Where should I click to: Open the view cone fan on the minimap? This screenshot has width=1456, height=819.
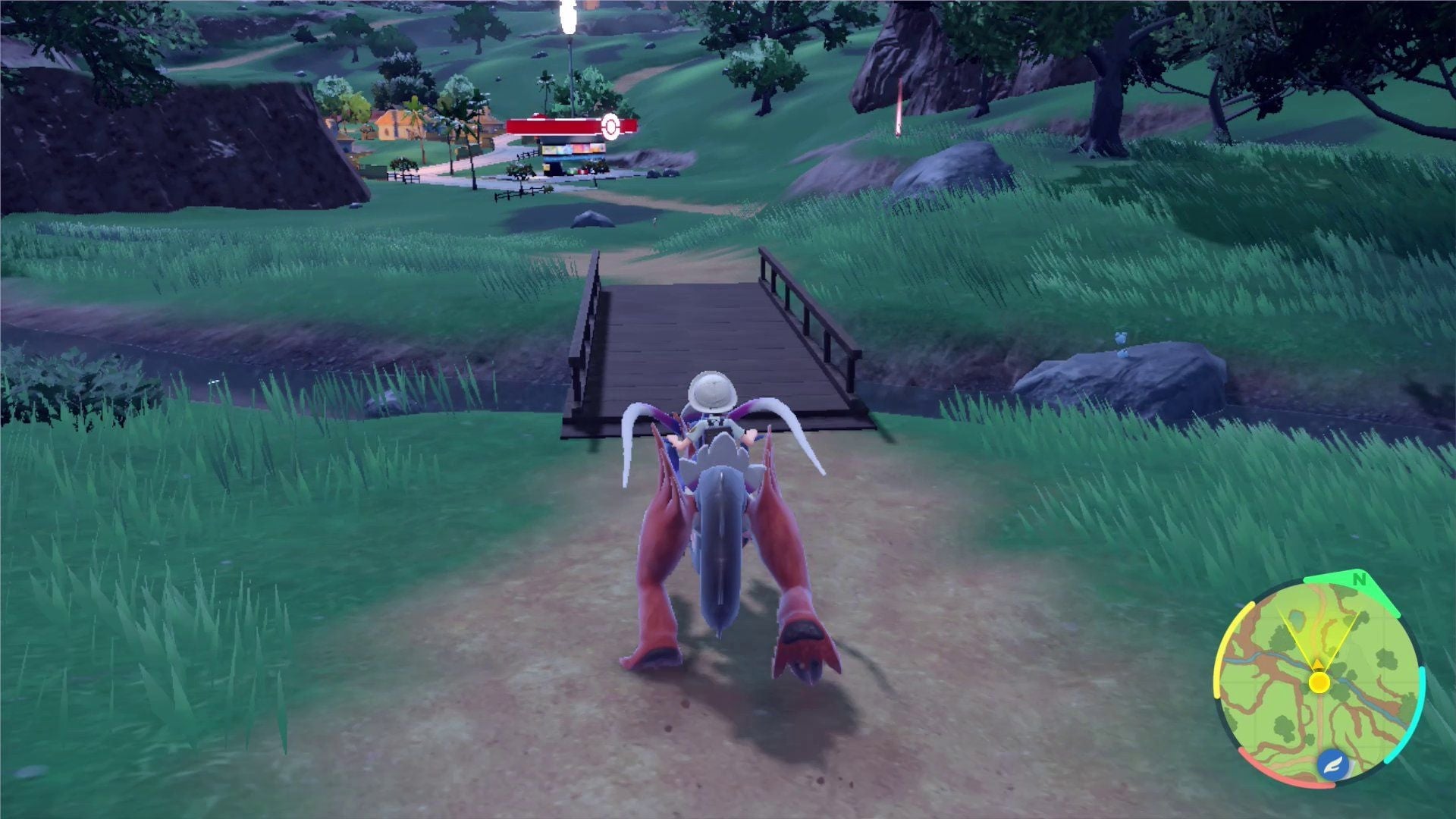1319,632
